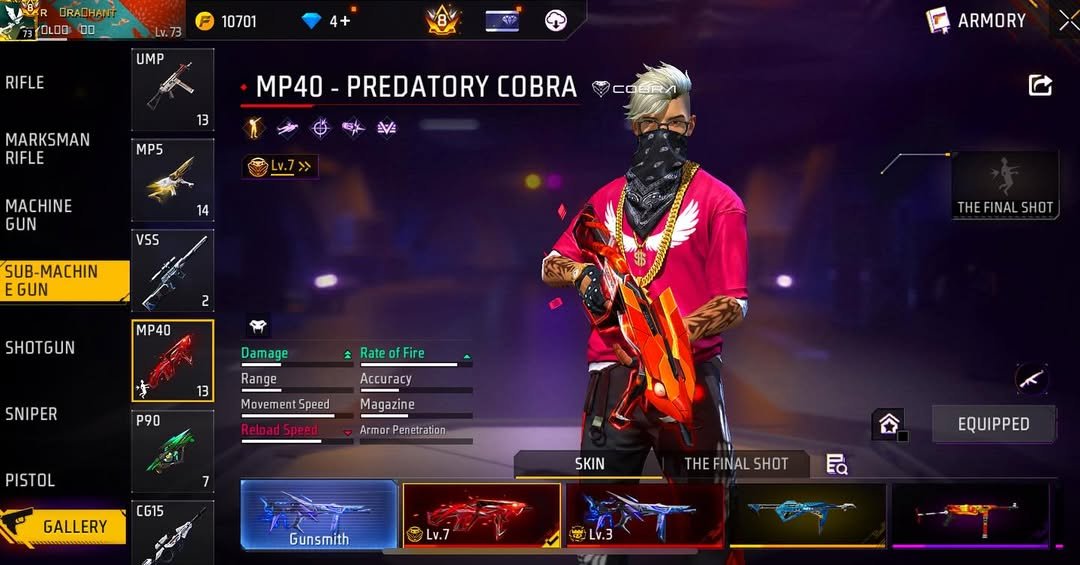Select the P90 weapon tile

click(172, 452)
